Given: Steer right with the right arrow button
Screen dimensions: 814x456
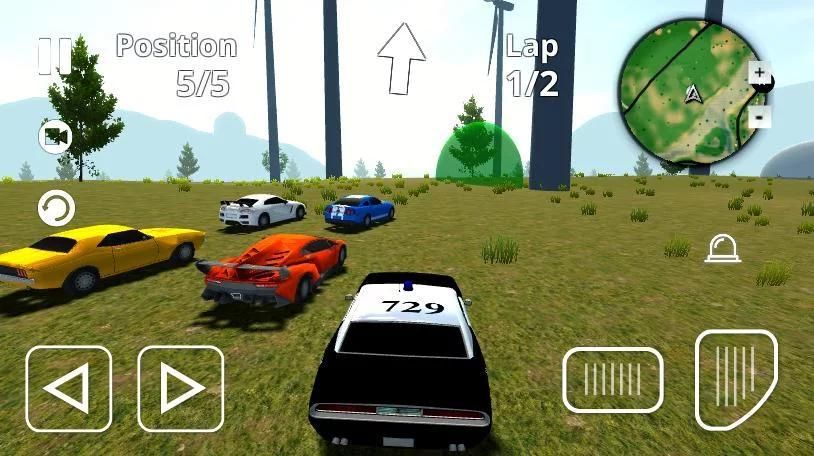Looking at the screenshot, I should (181, 387).
